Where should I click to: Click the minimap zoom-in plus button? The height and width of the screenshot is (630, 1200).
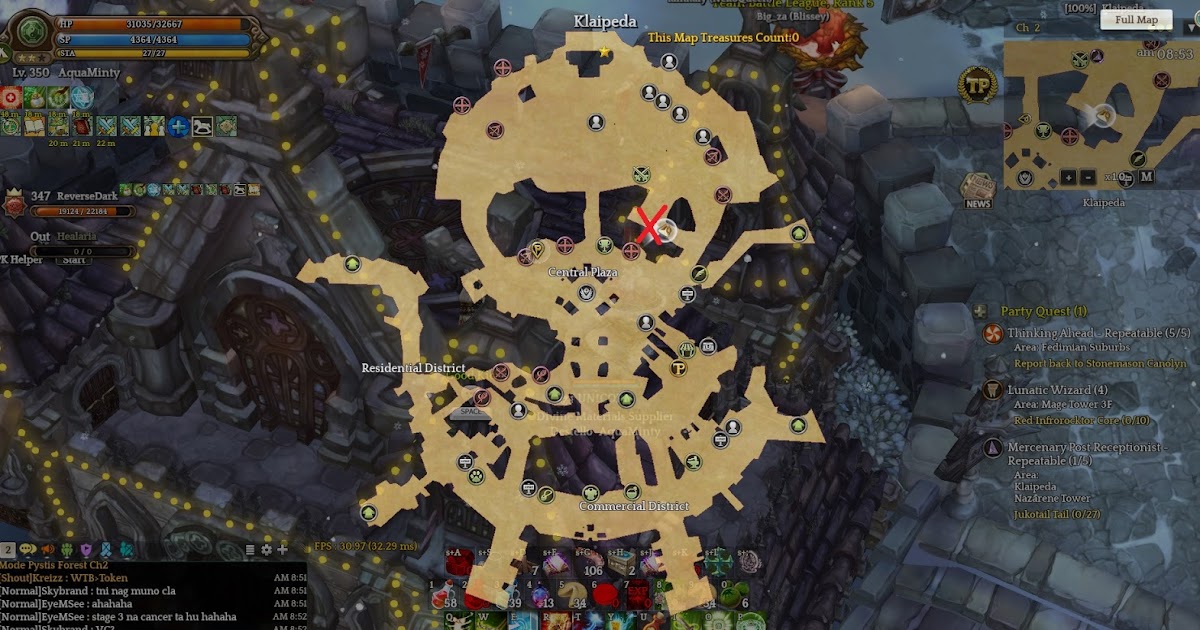click(1069, 177)
